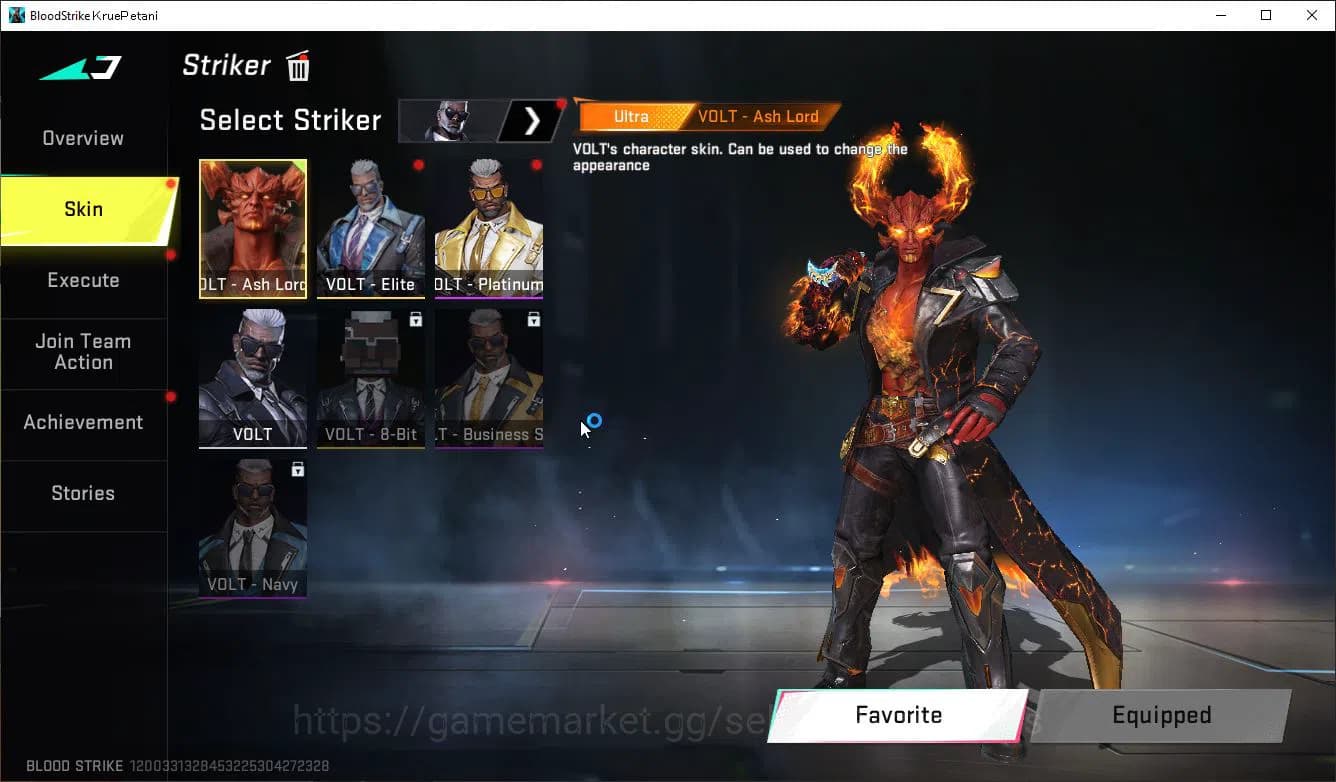The height and width of the screenshot is (782, 1336).
Task: Click the striker portrait beside the arrow
Action: [449, 120]
